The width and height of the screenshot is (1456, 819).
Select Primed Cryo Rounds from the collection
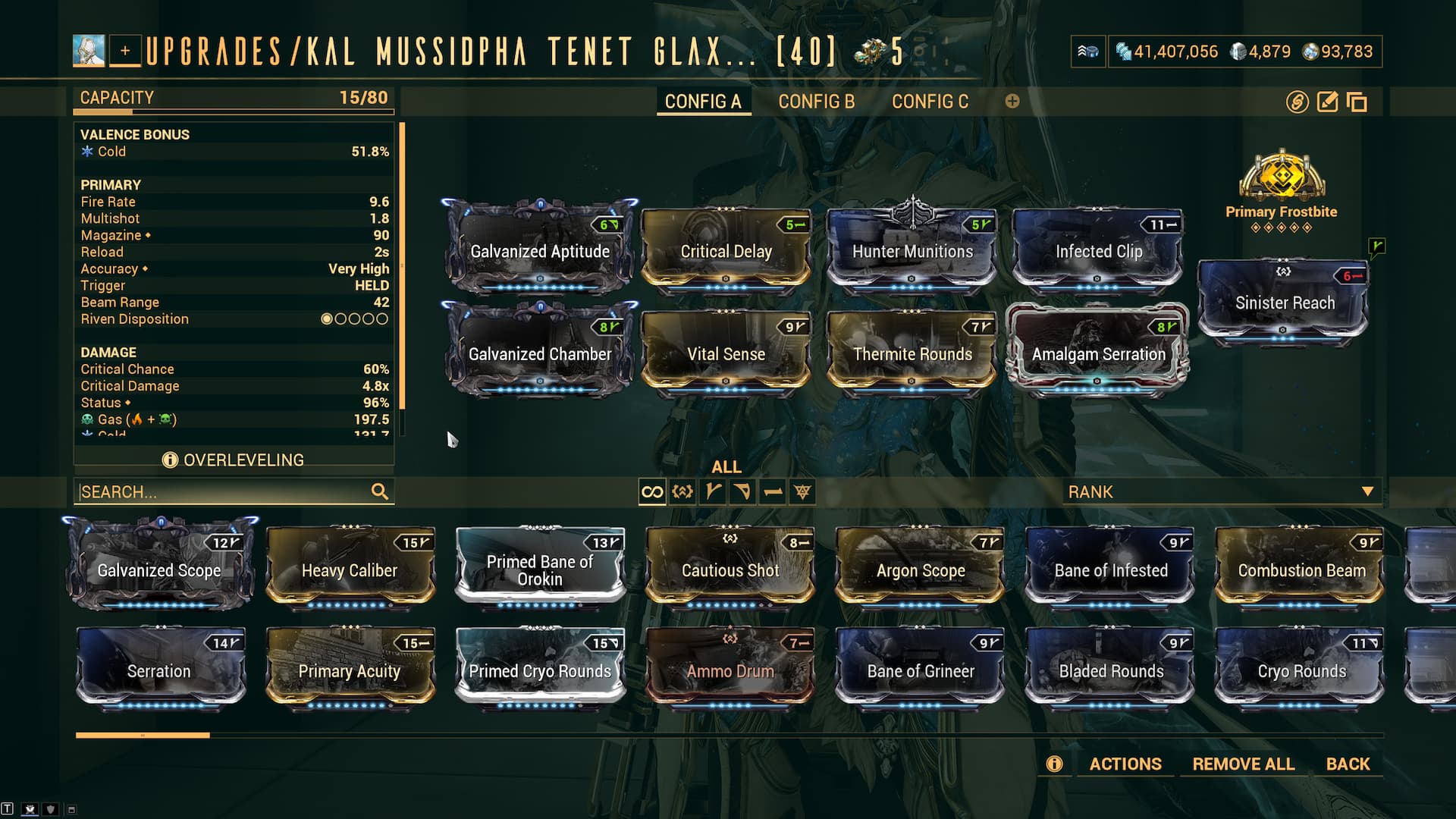(x=540, y=670)
